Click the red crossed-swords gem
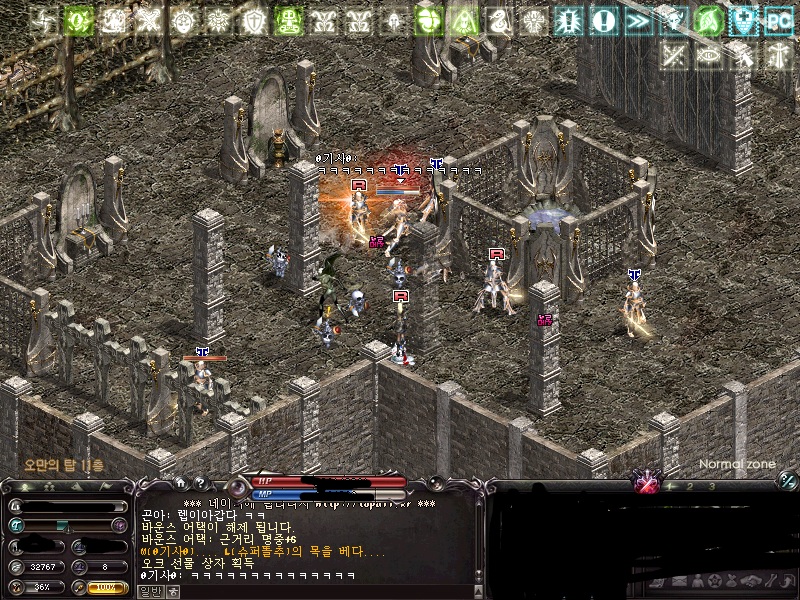 click(x=645, y=485)
